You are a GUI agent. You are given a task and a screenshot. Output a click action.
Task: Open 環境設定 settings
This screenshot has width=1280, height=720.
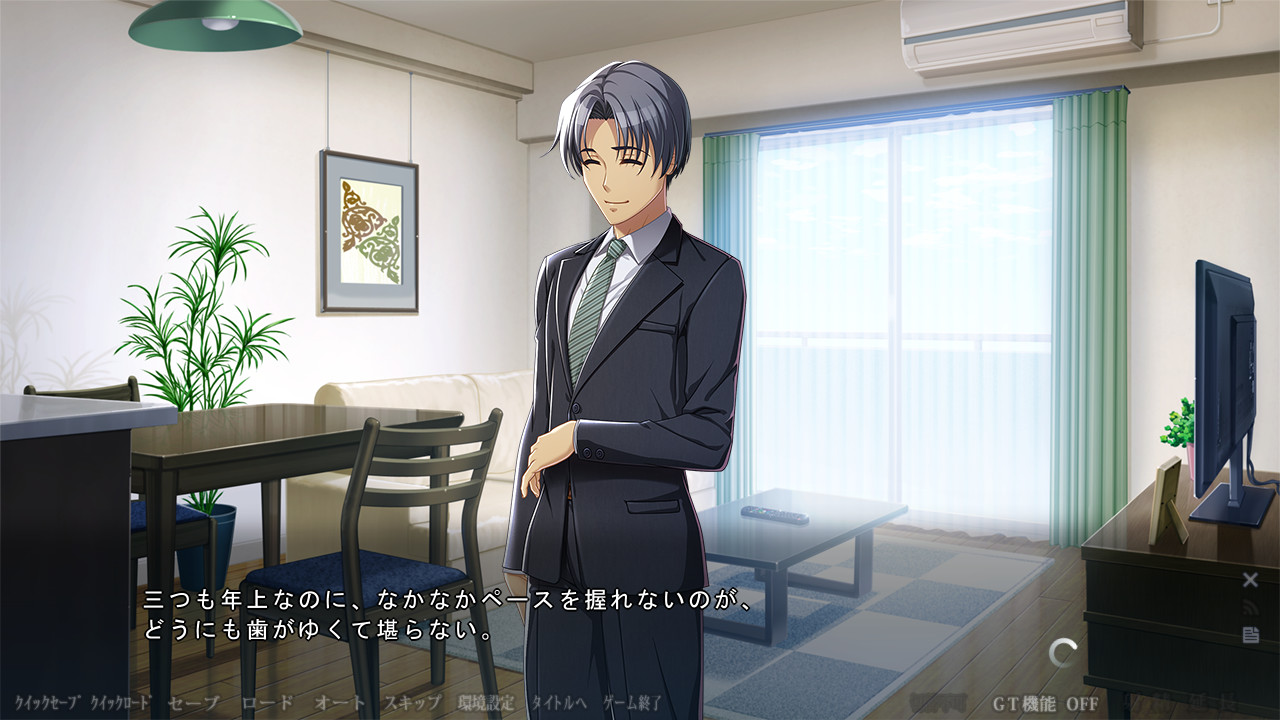486,702
